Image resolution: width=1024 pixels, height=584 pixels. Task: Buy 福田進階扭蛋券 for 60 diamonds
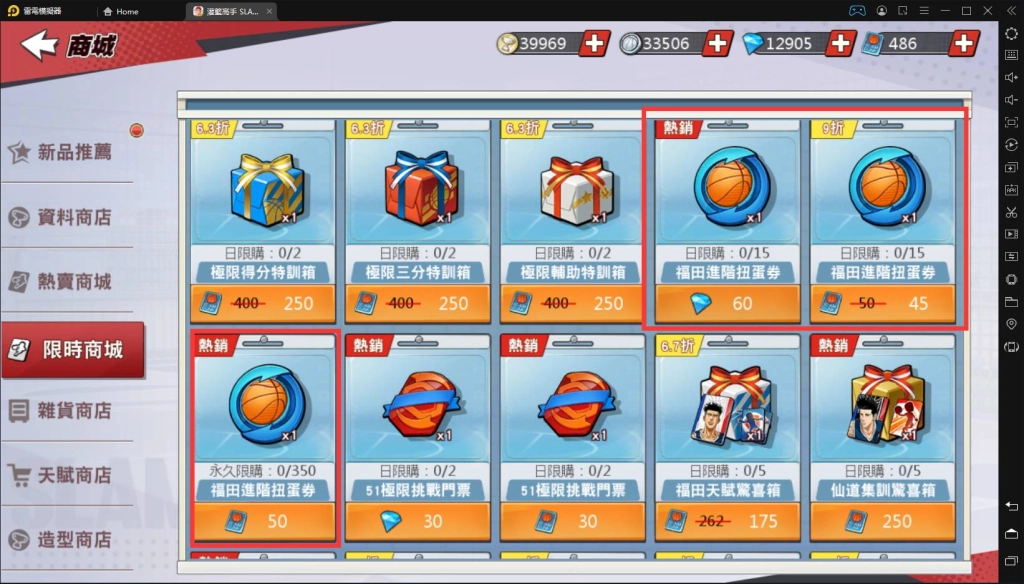[x=728, y=303]
